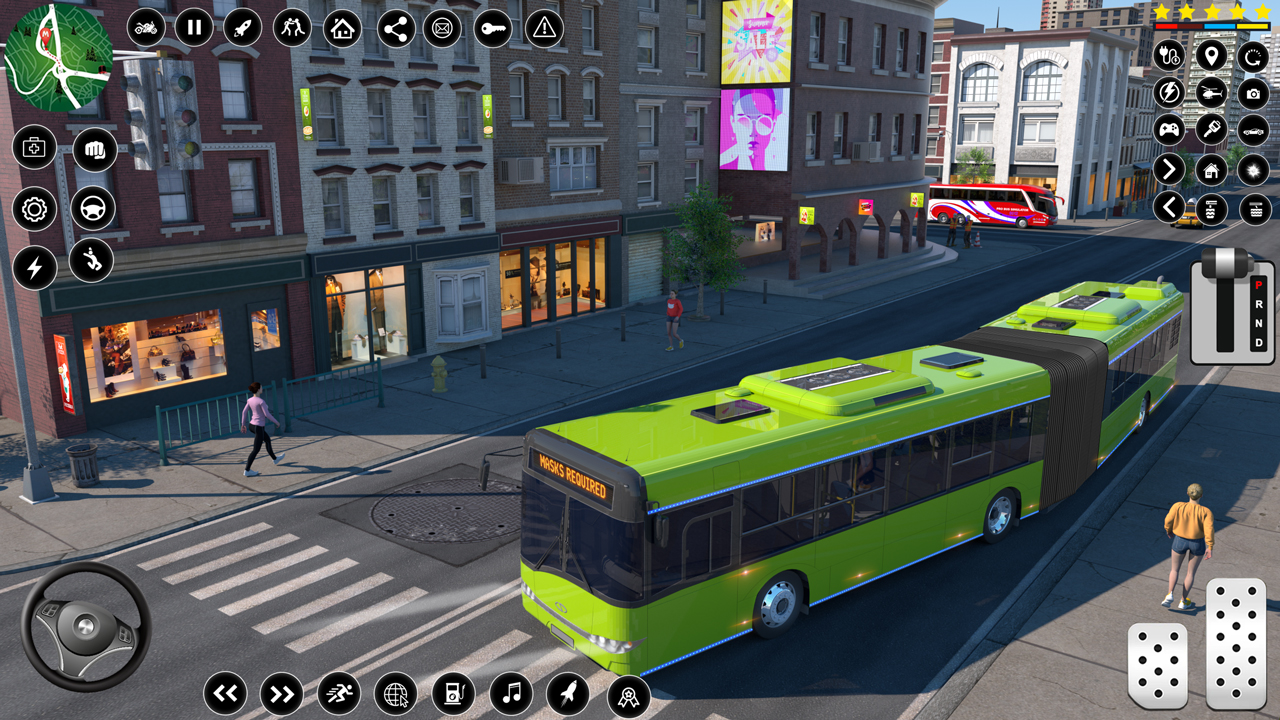Return to home menu
Viewport: 1280px width, 720px height.
tap(340, 28)
